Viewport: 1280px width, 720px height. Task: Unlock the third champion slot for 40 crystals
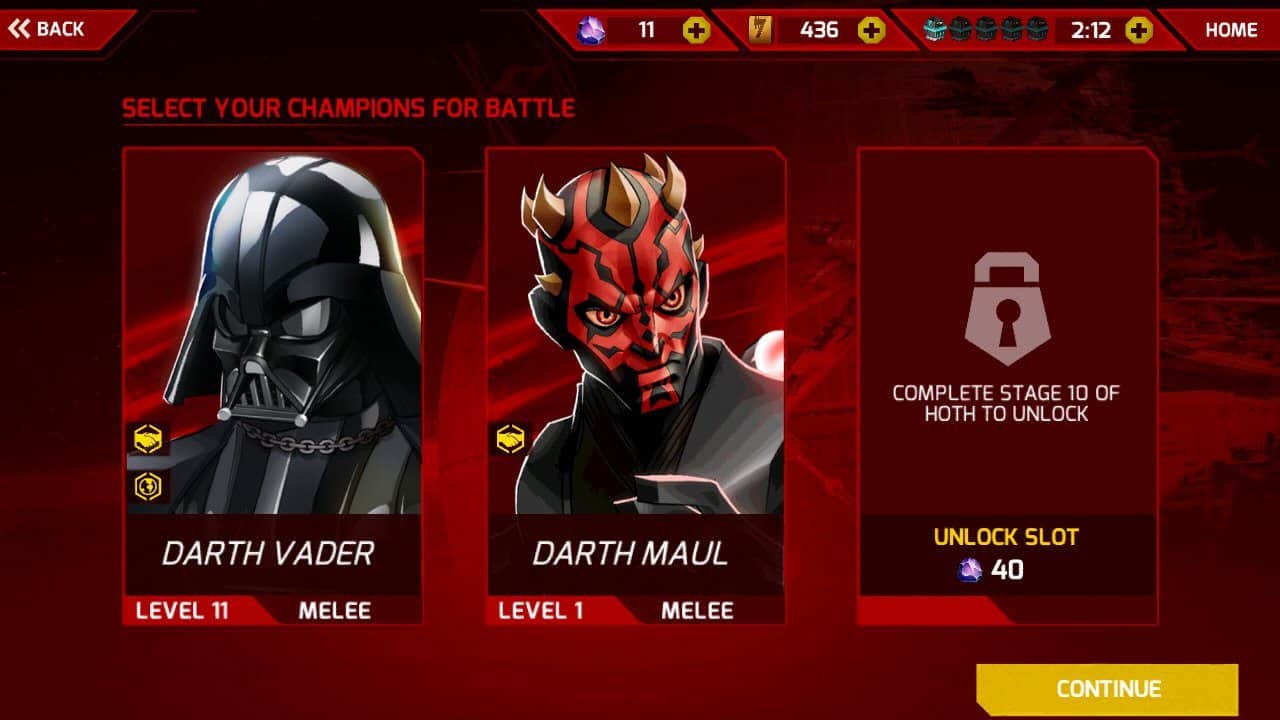[1006, 555]
